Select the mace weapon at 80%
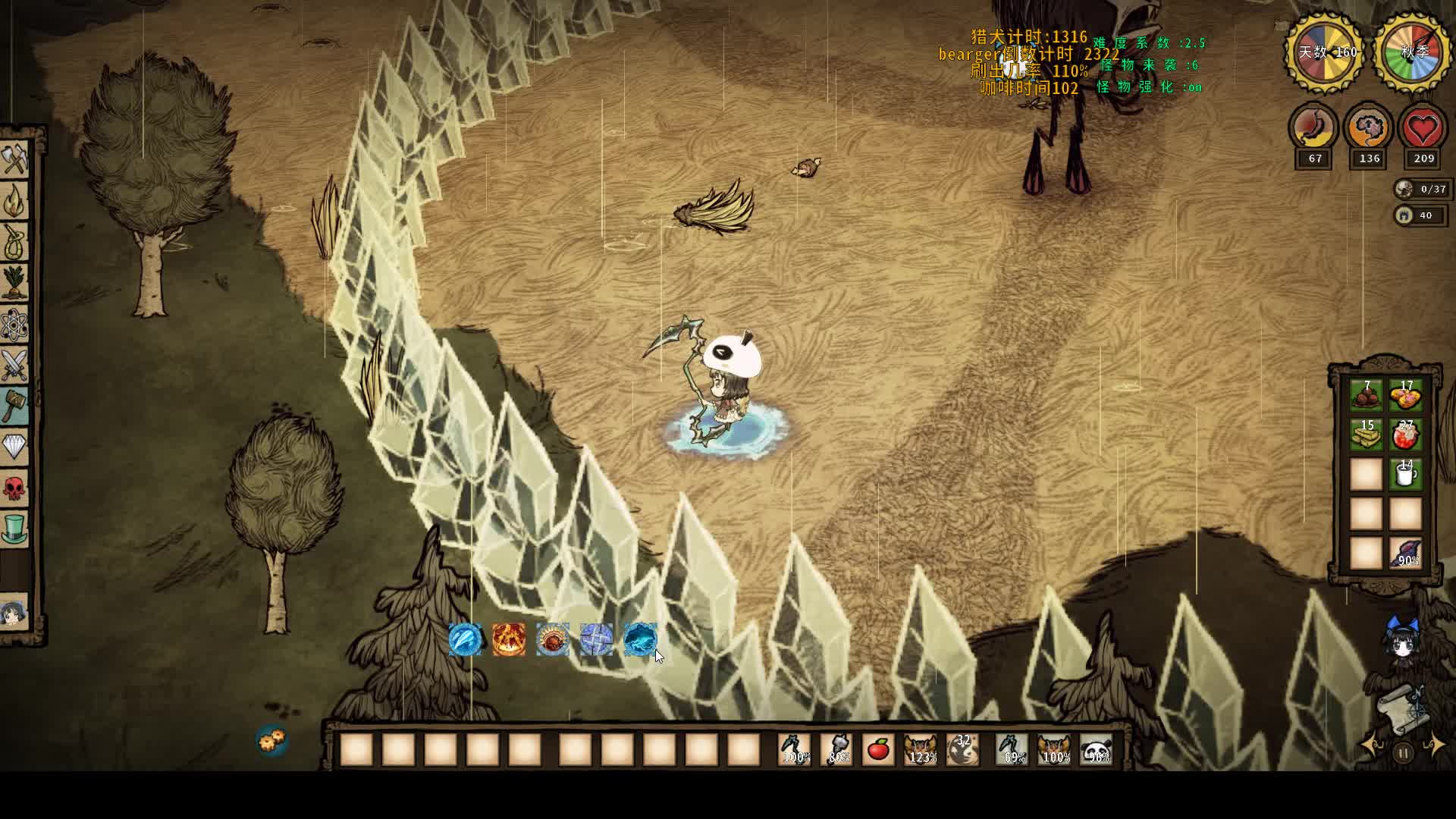Viewport: 1456px width, 819px height. (837, 750)
